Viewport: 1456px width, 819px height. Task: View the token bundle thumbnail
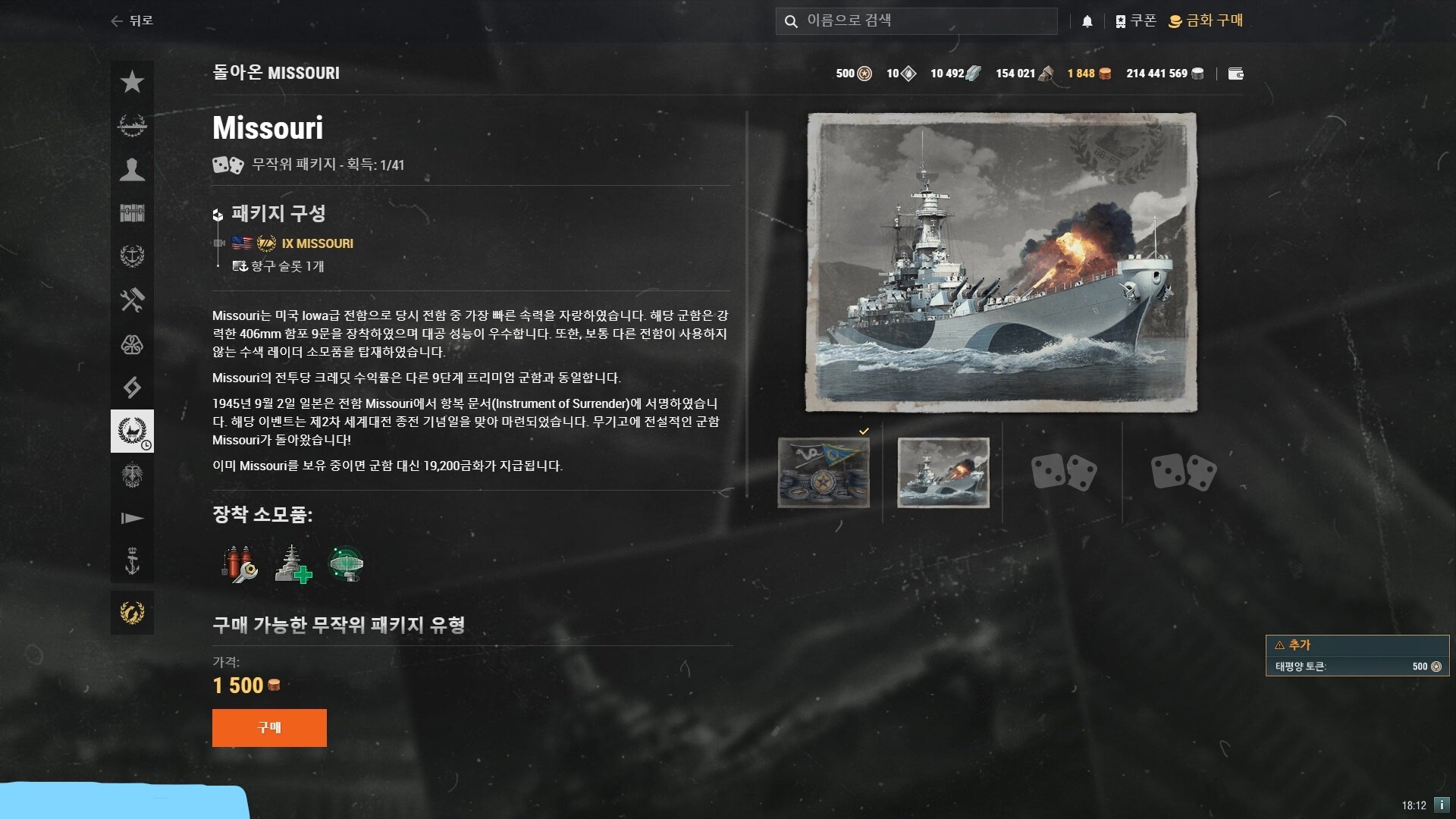(x=824, y=472)
